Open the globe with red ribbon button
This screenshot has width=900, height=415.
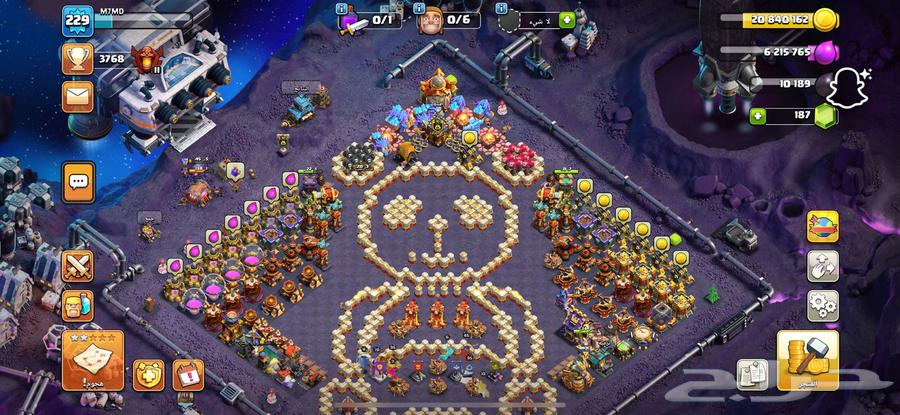click(x=822, y=226)
